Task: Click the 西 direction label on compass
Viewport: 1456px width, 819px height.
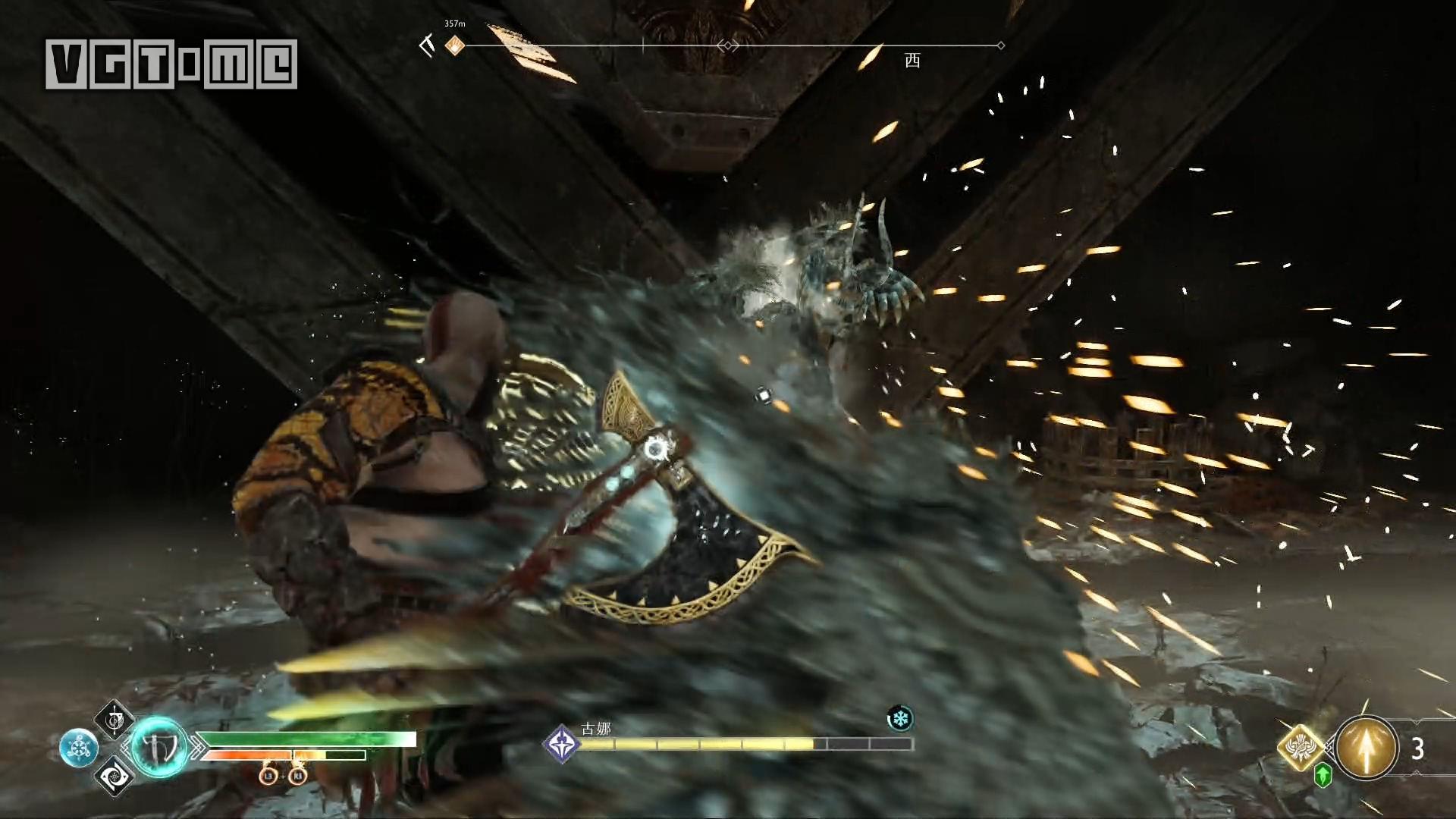Action: pos(912,61)
